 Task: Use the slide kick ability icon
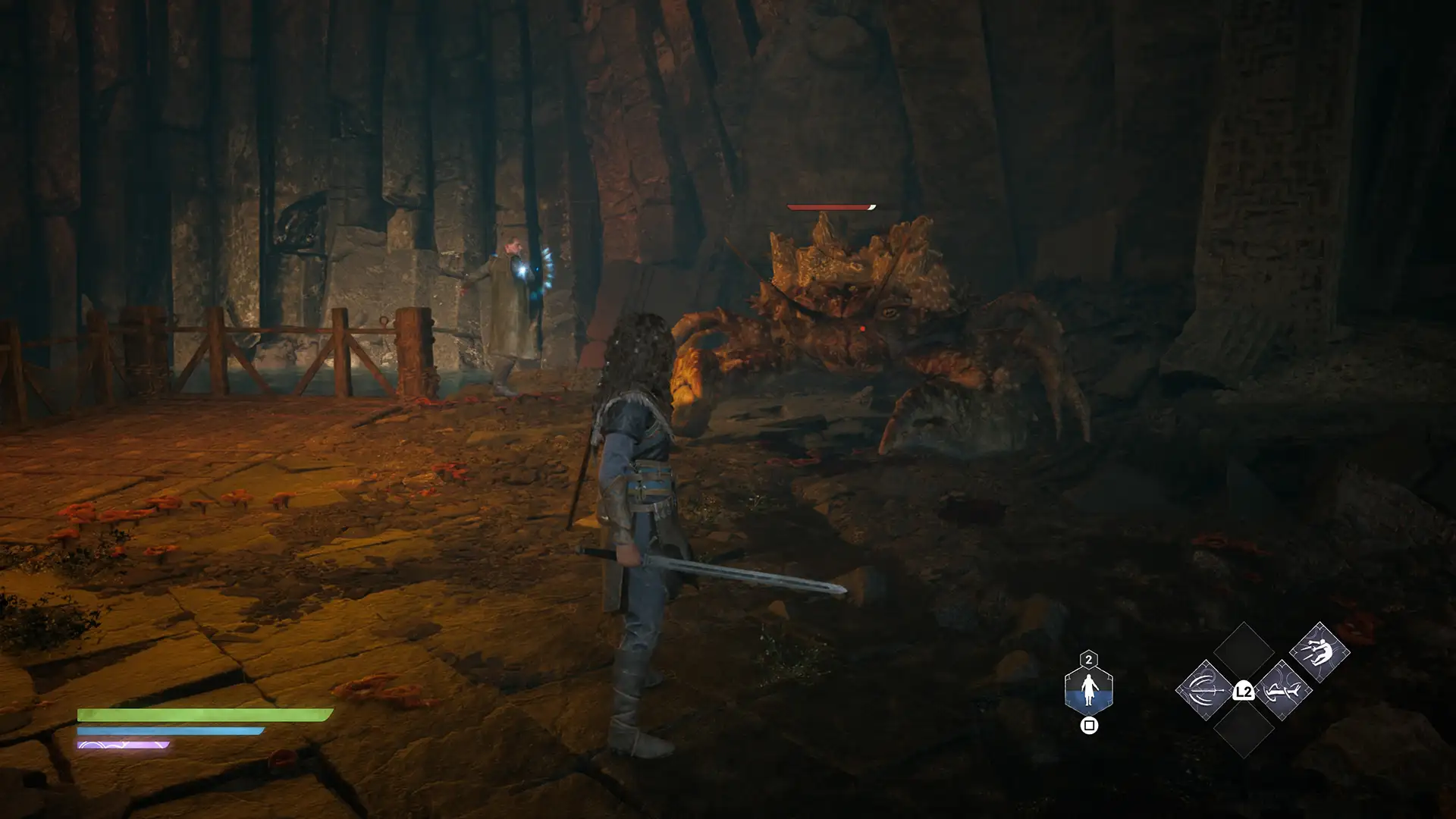[1282, 690]
